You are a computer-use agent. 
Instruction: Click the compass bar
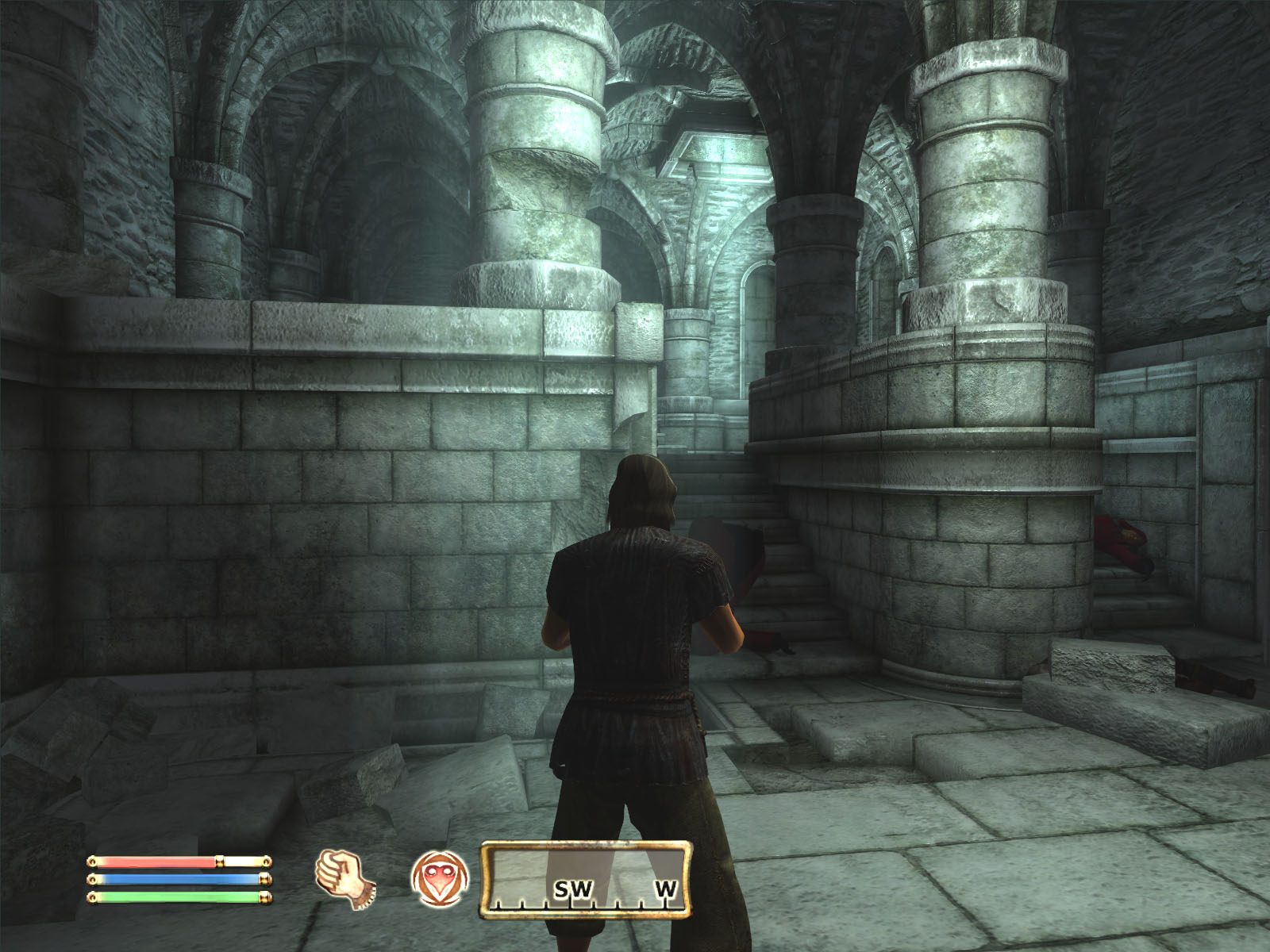585,879
